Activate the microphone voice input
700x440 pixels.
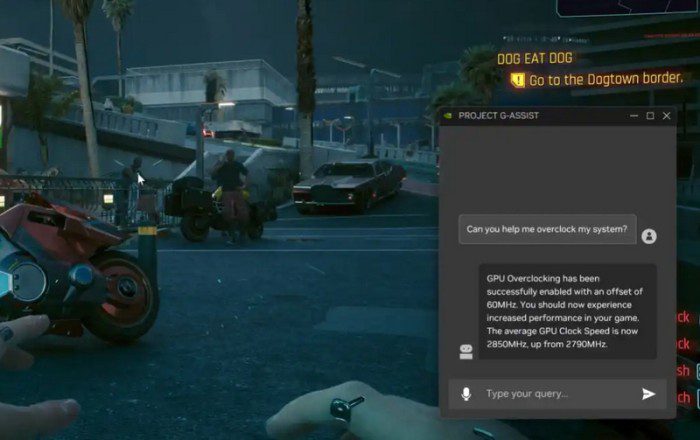pyautogui.click(x=466, y=394)
